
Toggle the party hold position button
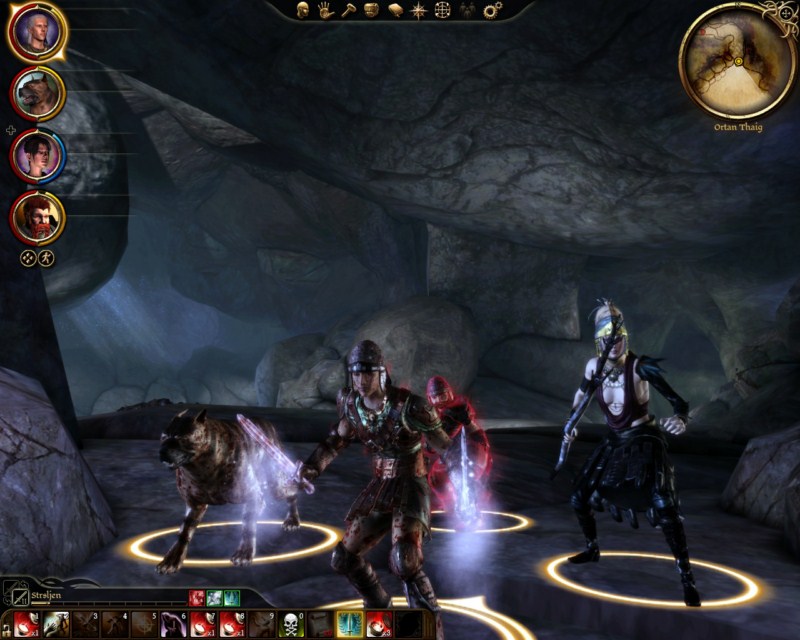(x=46, y=257)
